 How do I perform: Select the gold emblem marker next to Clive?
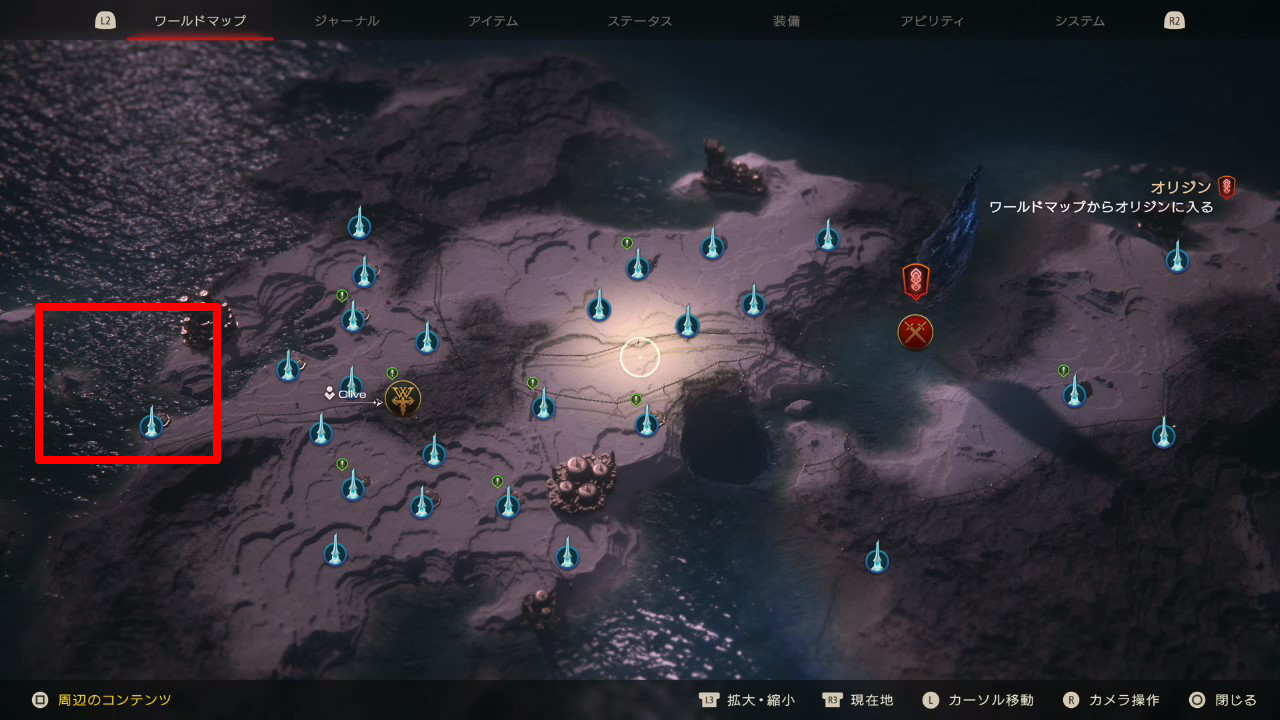click(x=401, y=397)
